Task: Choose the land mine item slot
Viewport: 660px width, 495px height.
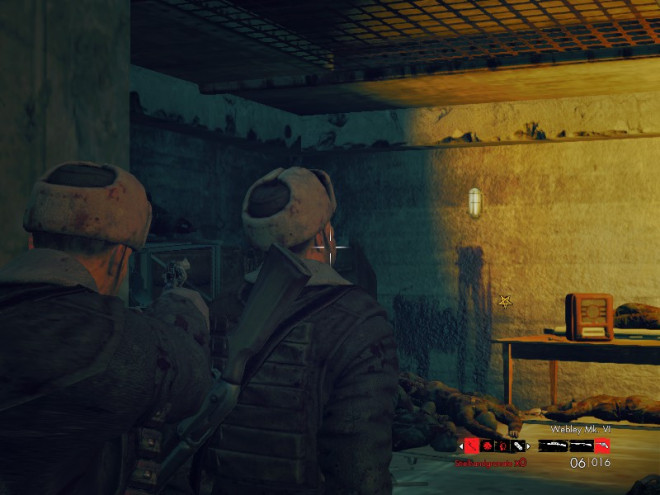Action: point(487,446)
